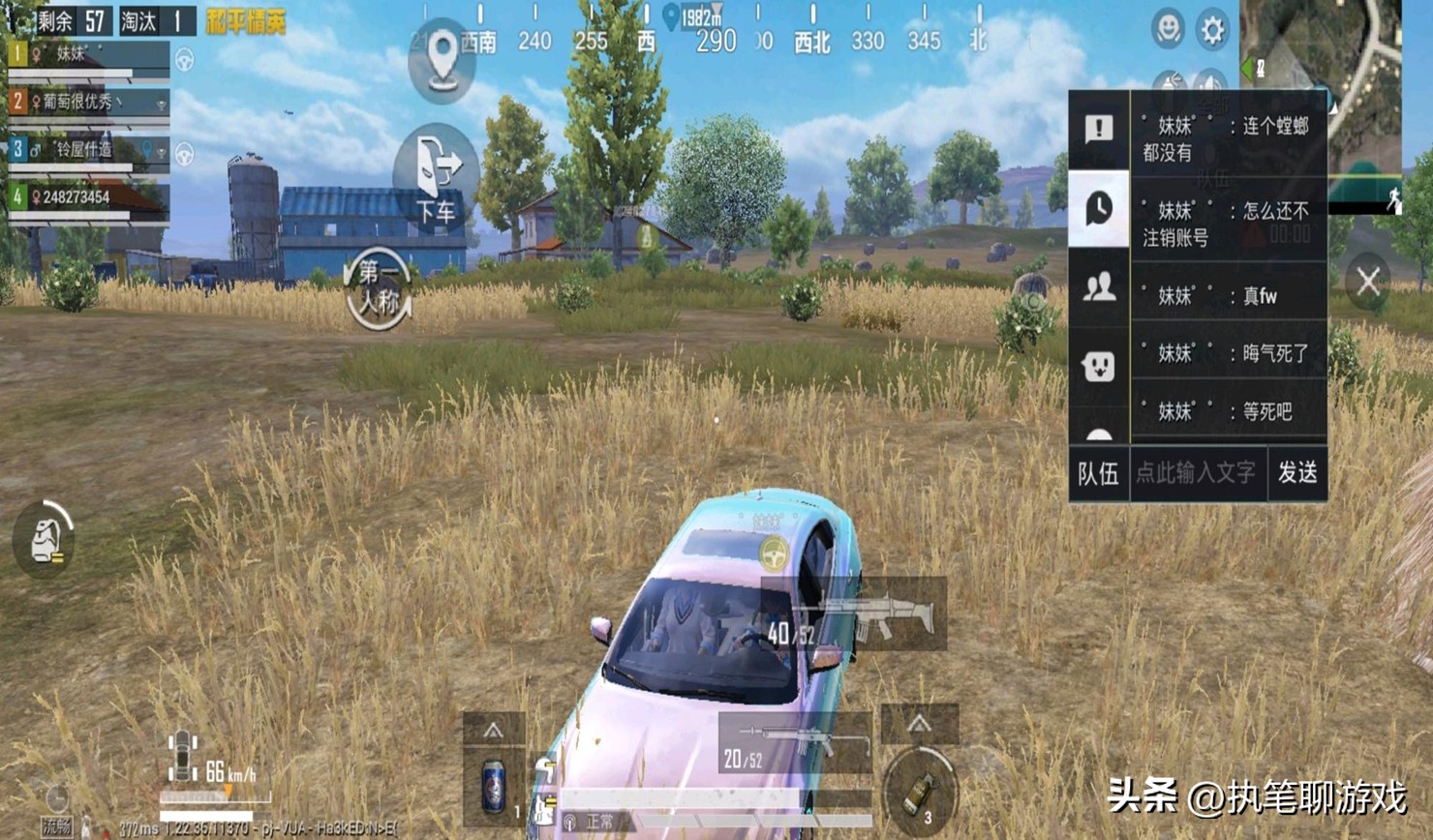Show the two-people team chat tab
The width and height of the screenshot is (1433, 840).
(x=1099, y=287)
